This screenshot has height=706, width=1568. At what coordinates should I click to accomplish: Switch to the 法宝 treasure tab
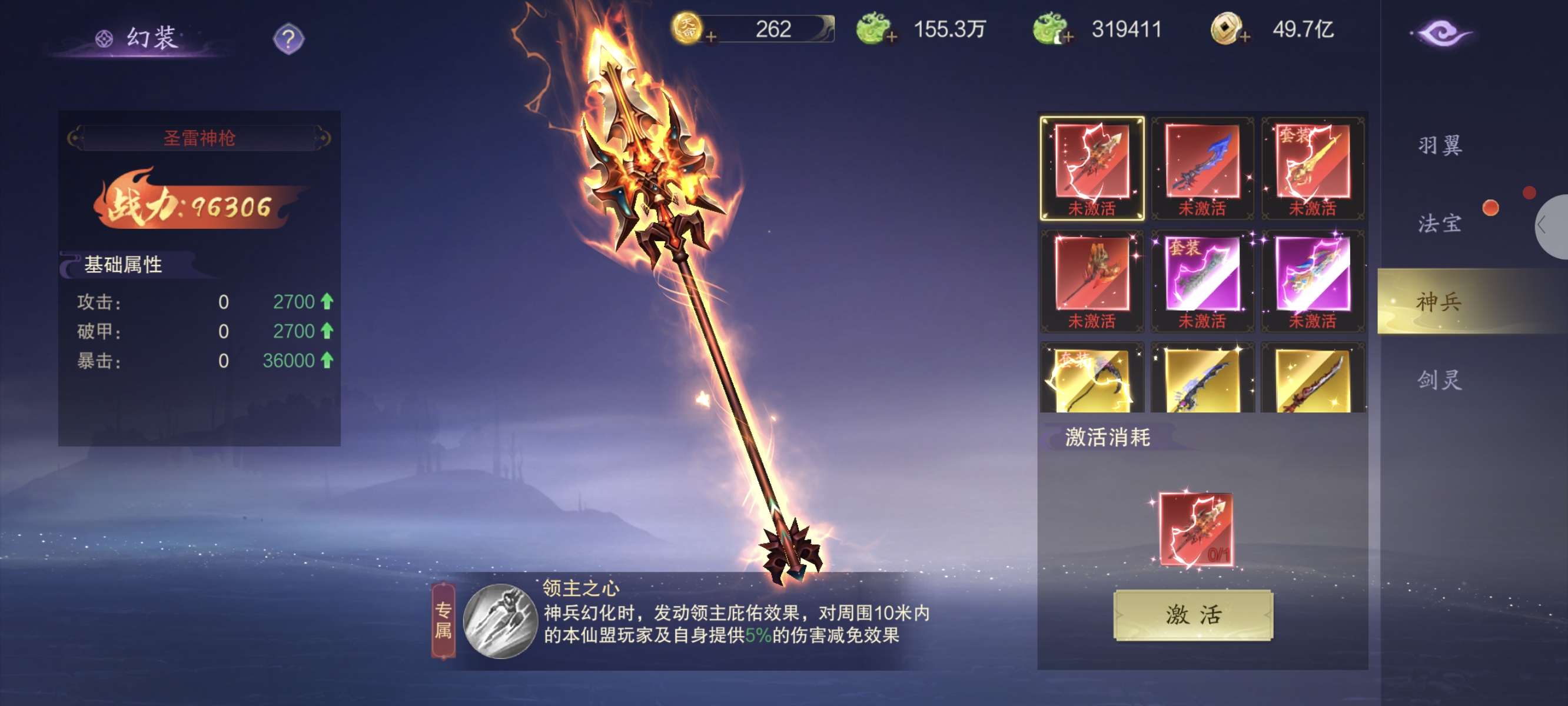[x=1440, y=224]
